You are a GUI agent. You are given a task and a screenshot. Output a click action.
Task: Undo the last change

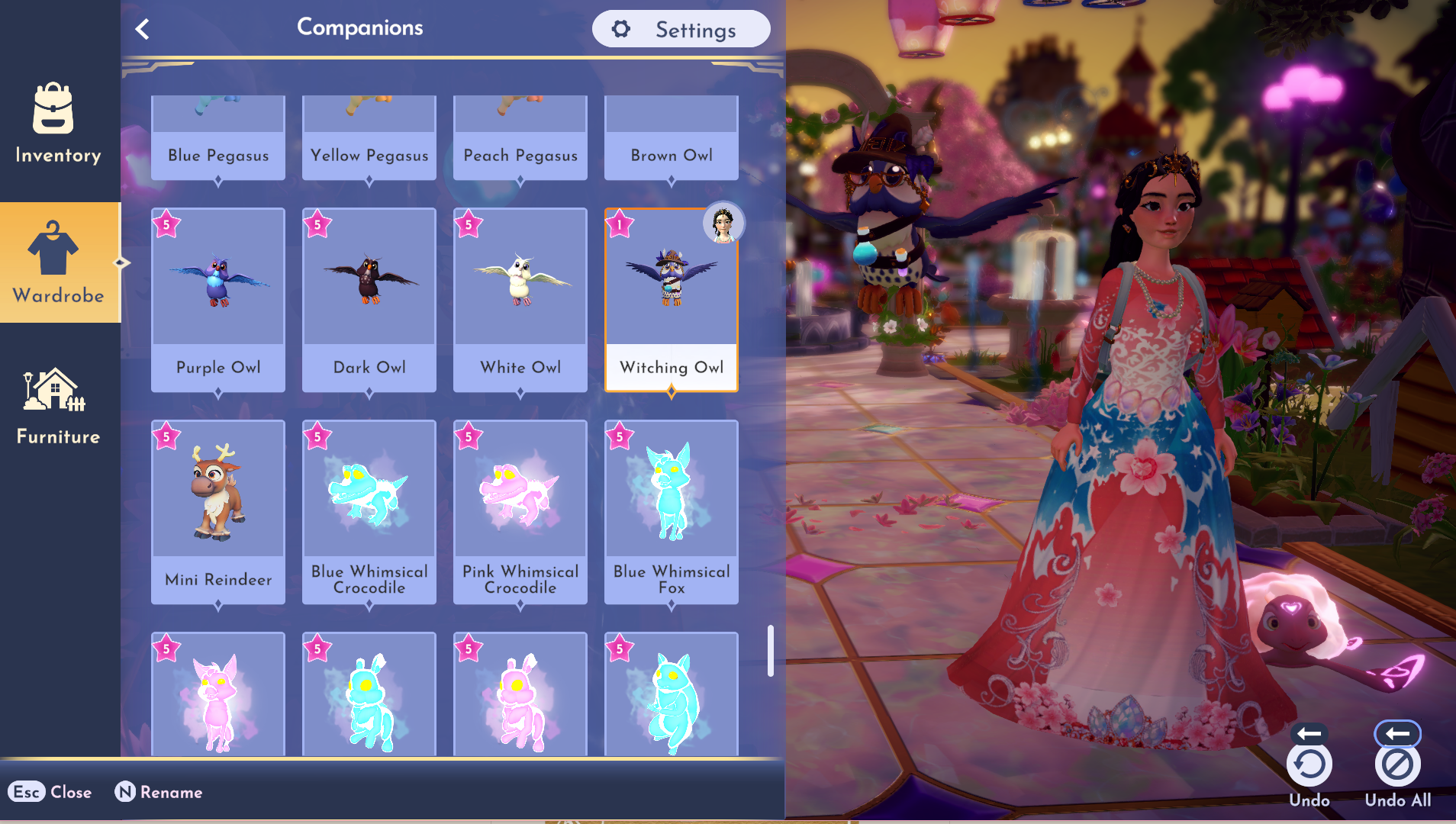[1309, 764]
